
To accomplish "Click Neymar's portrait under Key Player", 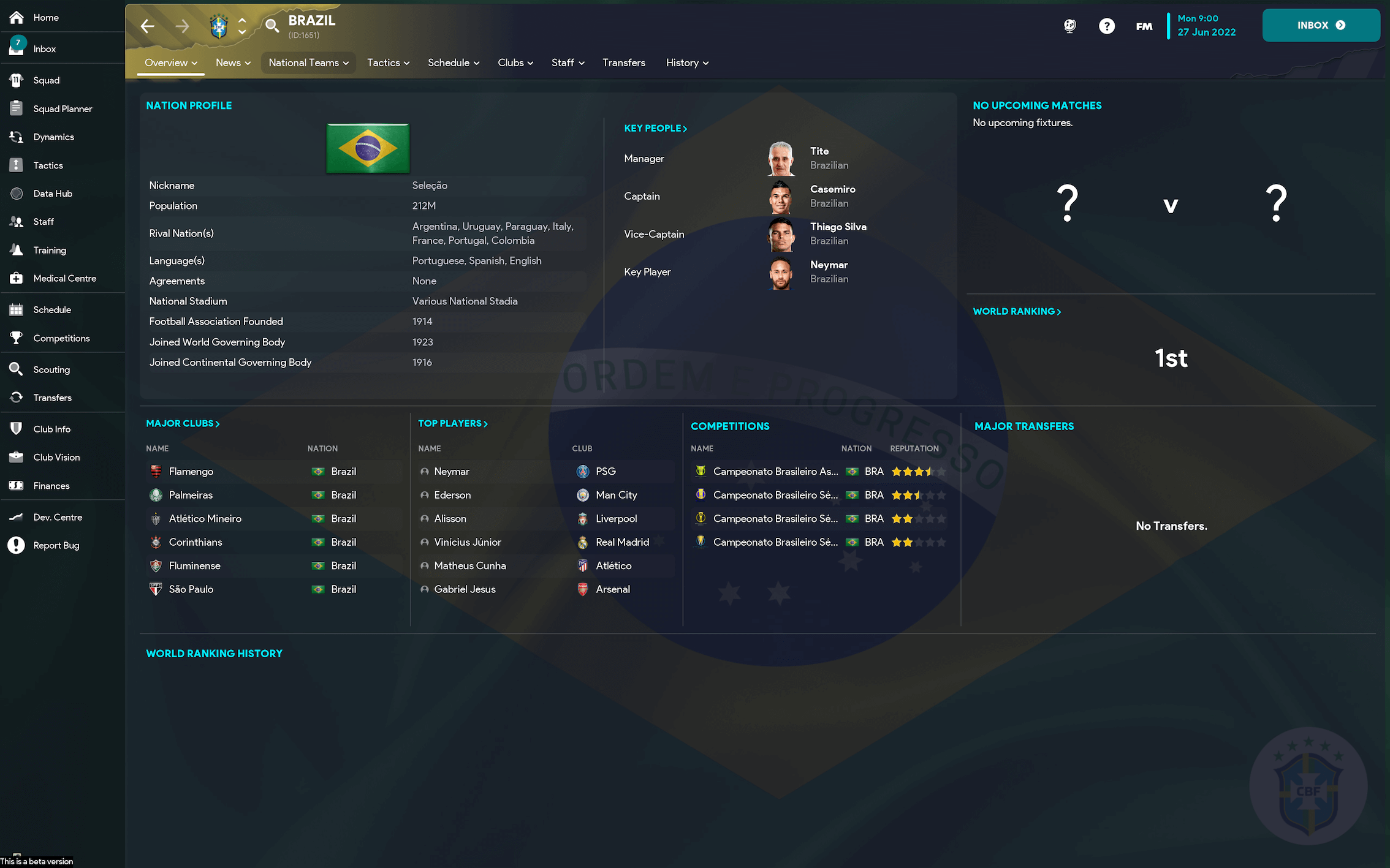I will 780,273.
